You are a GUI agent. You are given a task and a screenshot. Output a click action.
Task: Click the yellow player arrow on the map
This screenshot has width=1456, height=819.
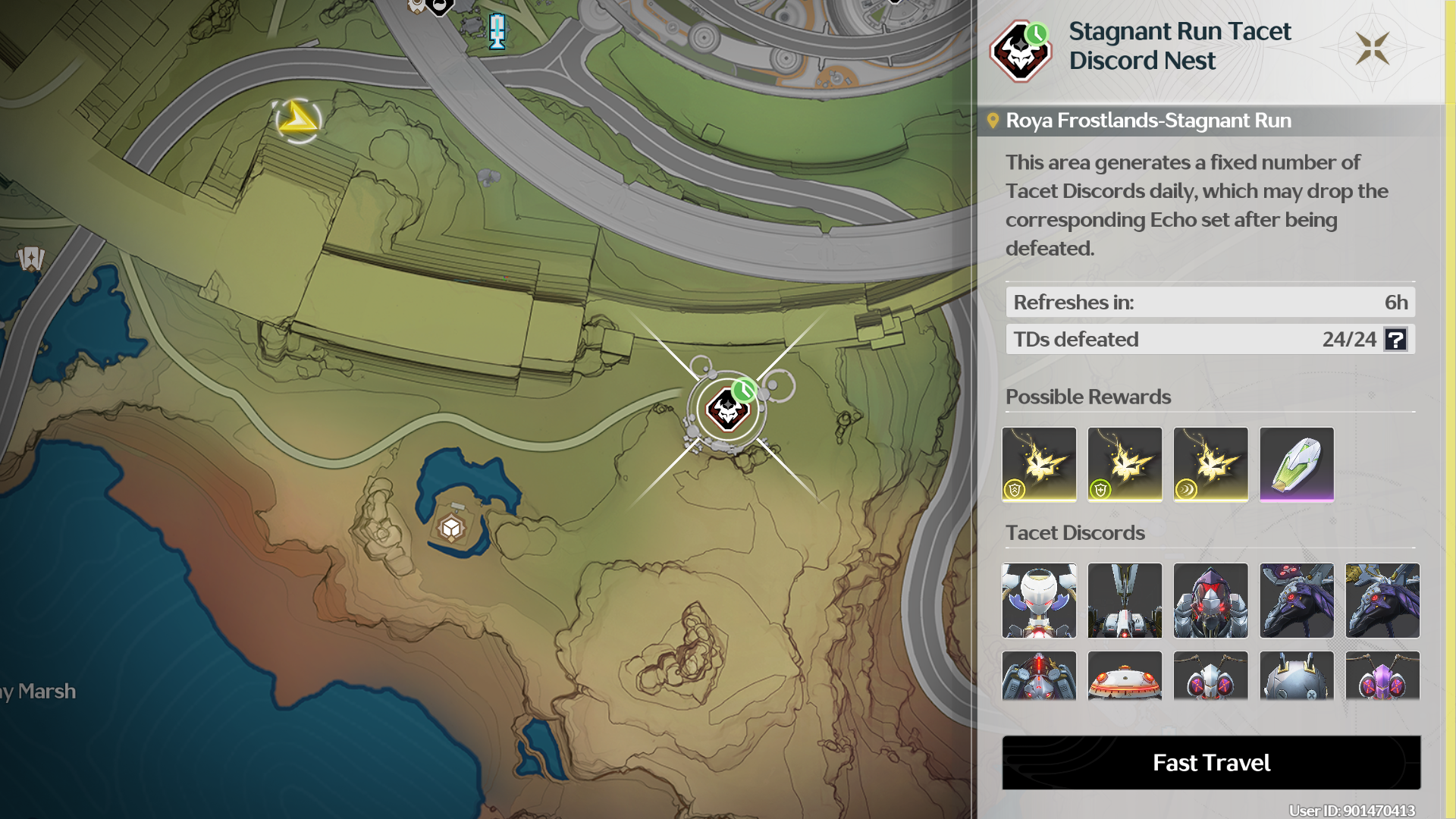tap(297, 120)
